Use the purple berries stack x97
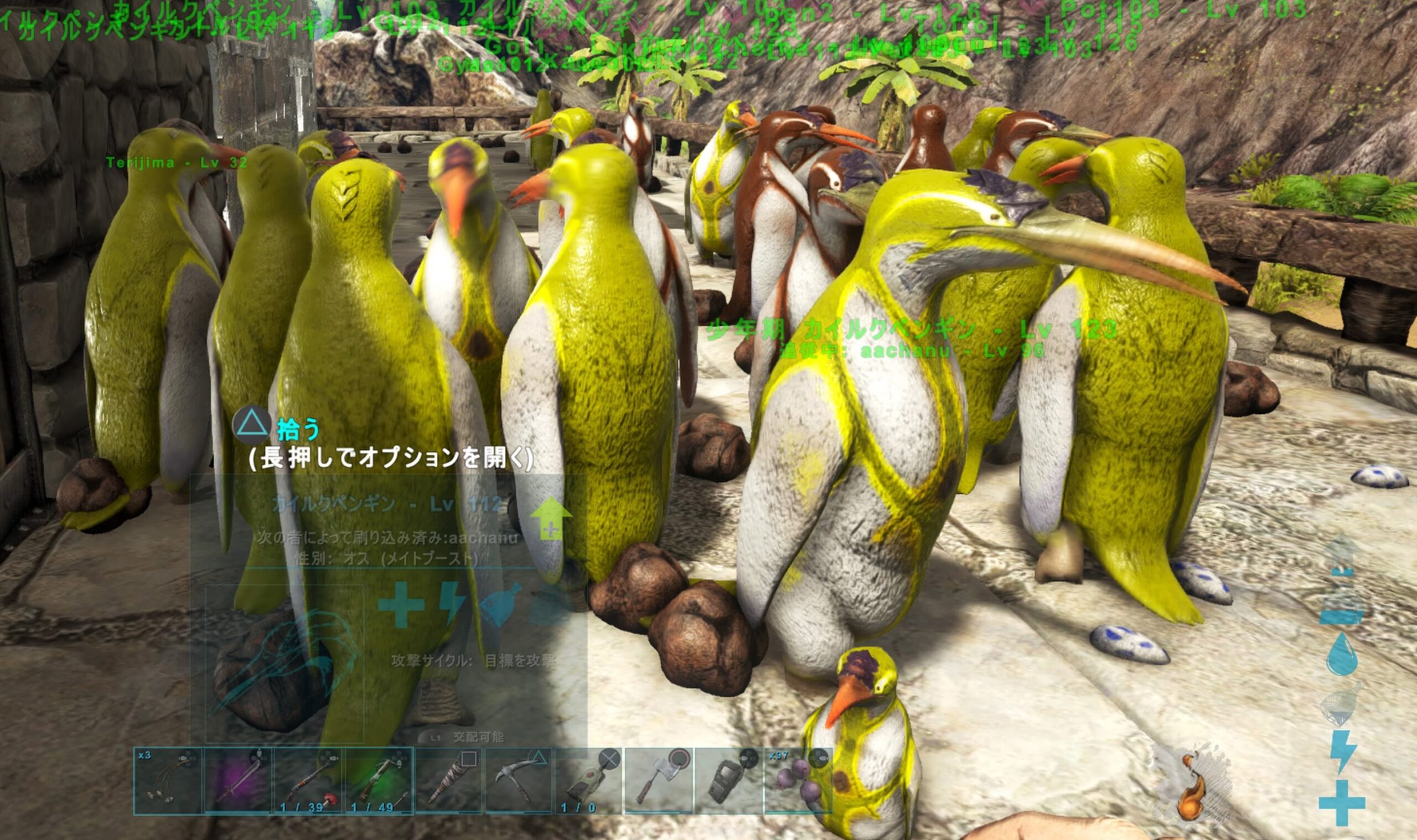 pos(798,781)
